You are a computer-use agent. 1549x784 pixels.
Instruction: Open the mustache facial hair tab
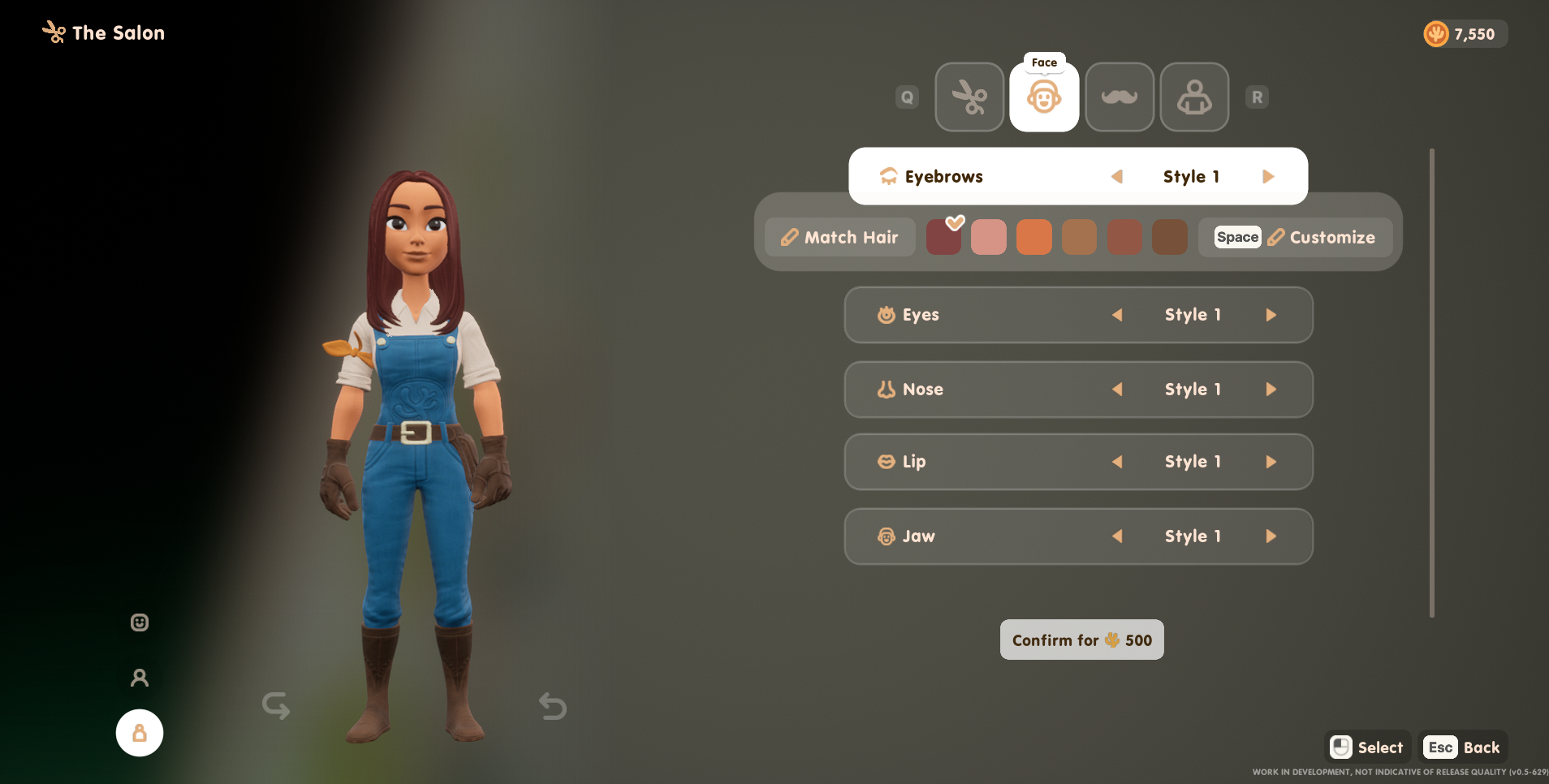1120,97
